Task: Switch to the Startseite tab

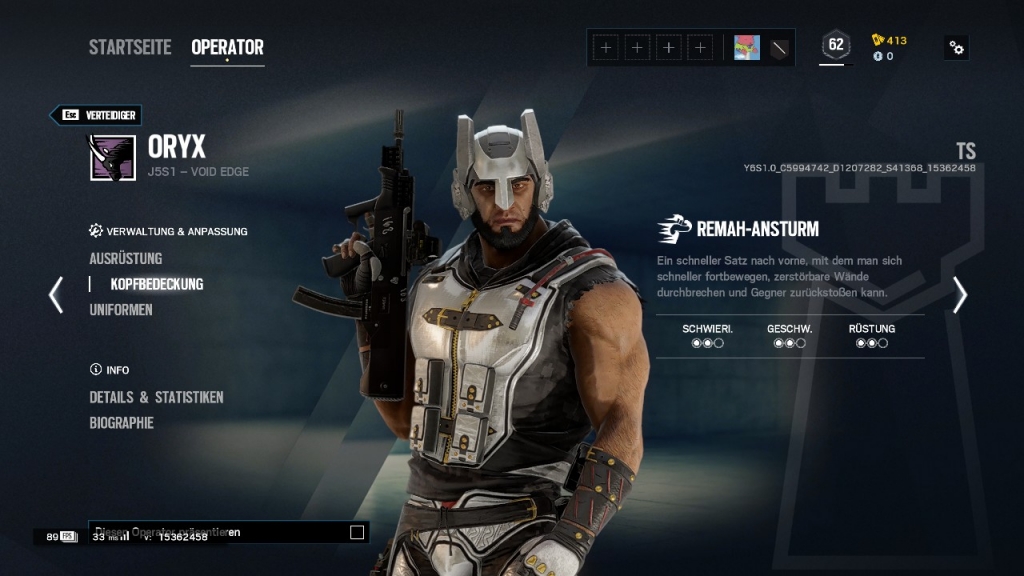Action: (x=130, y=47)
